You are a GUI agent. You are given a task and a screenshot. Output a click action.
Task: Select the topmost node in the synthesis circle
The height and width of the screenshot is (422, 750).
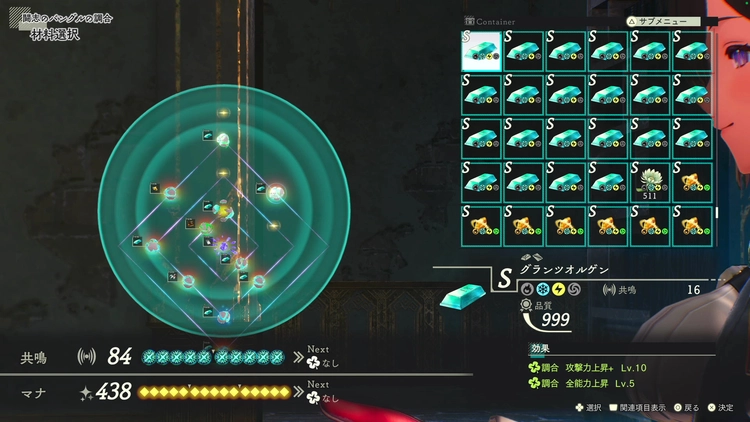pyautogui.click(x=223, y=141)
